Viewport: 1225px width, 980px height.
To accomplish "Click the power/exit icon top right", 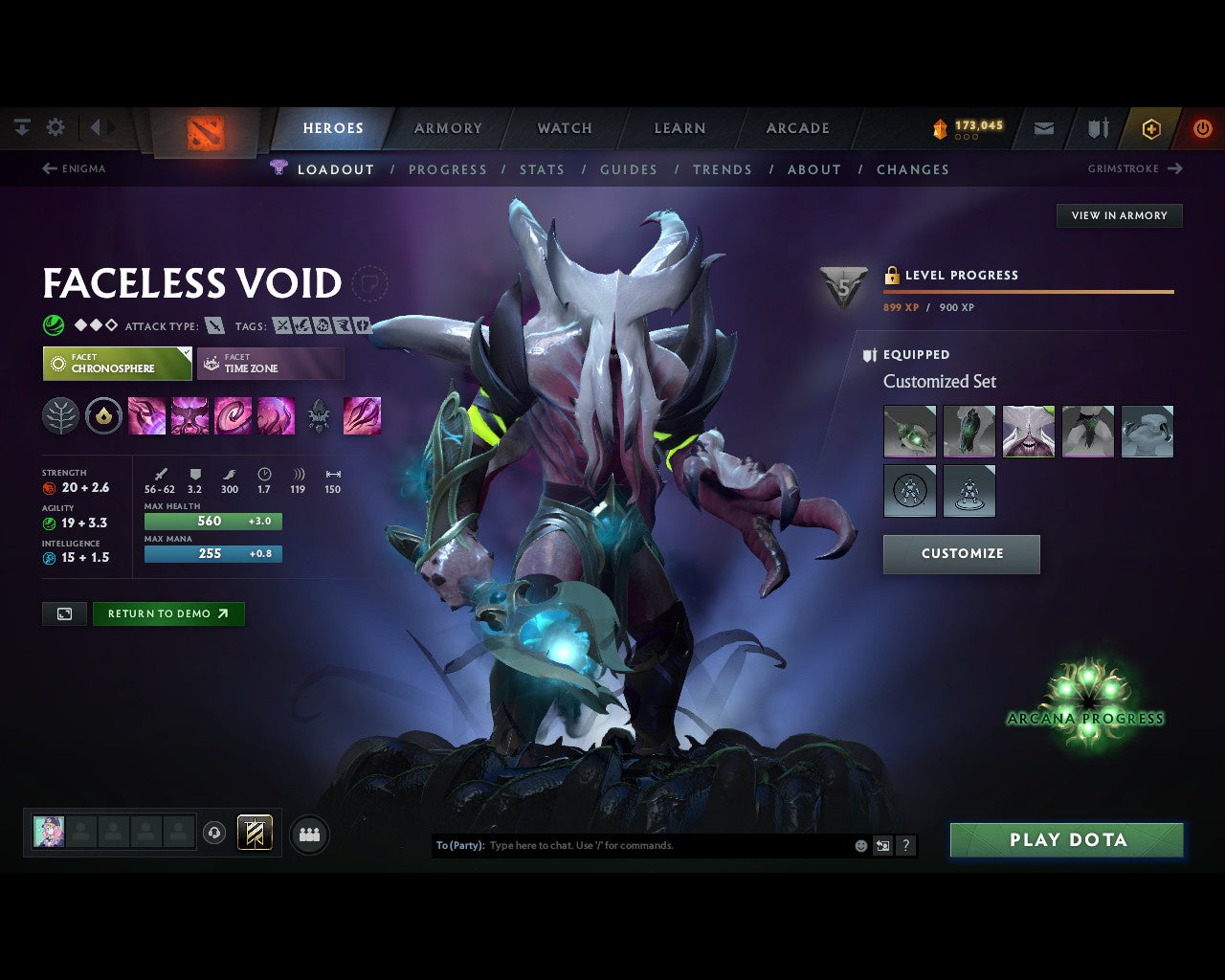I will pyautogui.click(x=1202, y=128).
